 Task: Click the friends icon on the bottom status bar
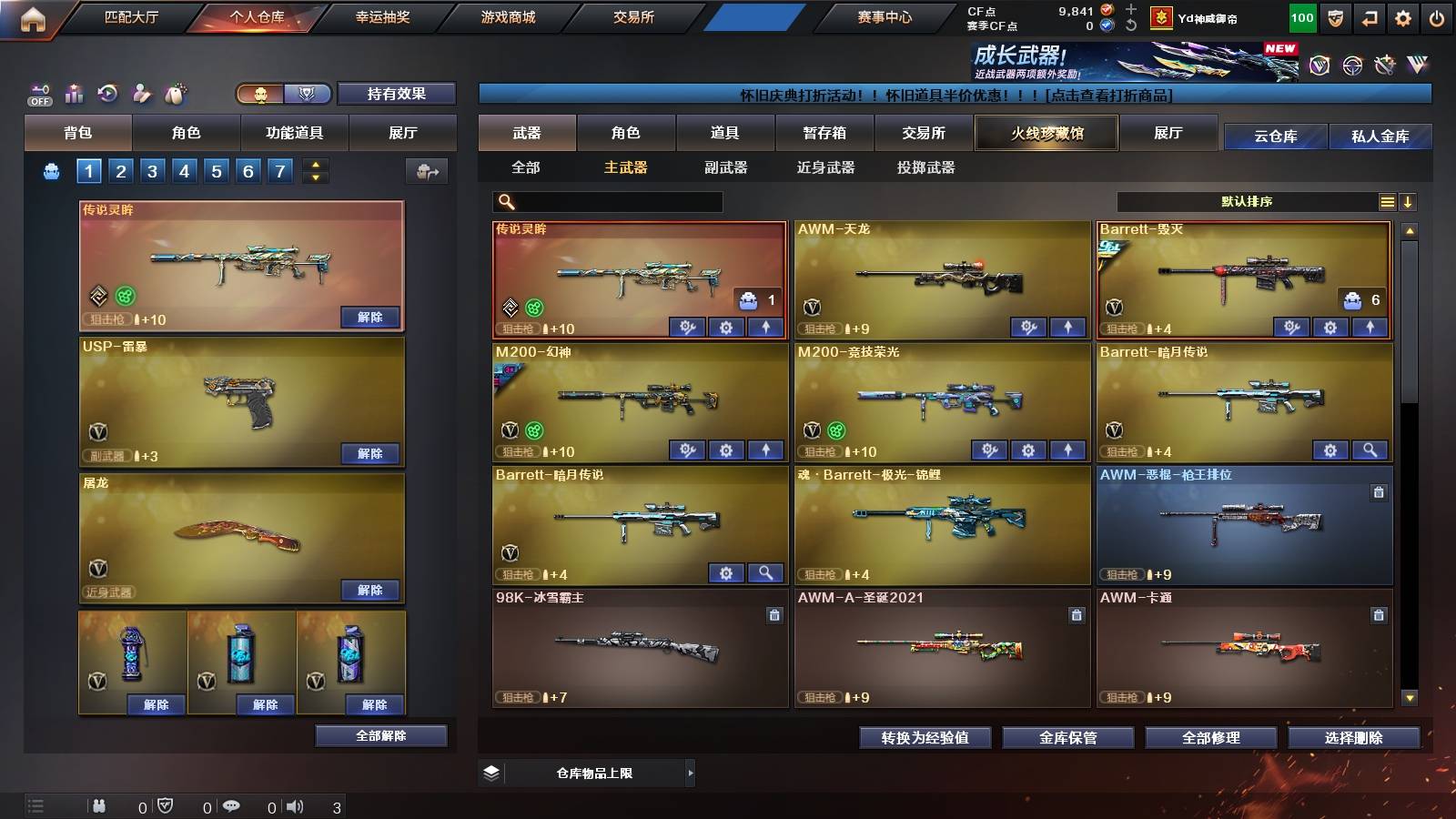(x=98, y=804)
